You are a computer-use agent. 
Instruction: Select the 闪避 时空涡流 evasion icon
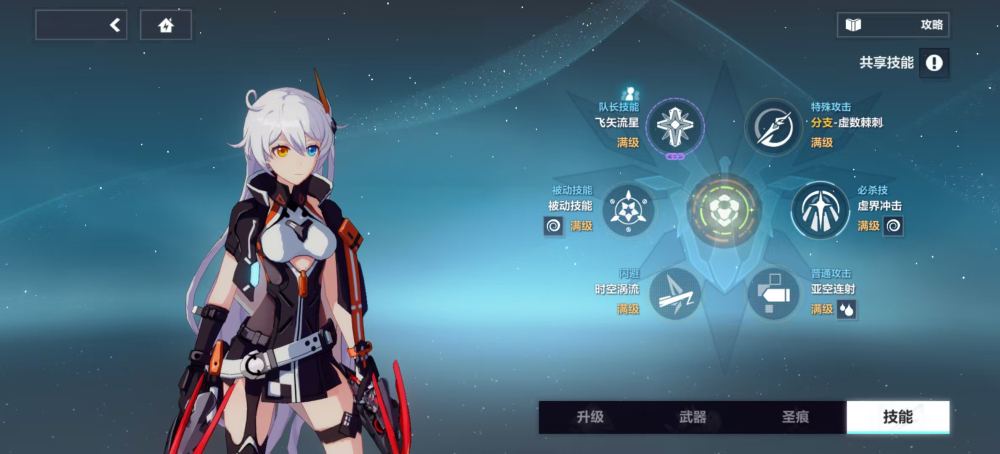(x=675, y=294)
